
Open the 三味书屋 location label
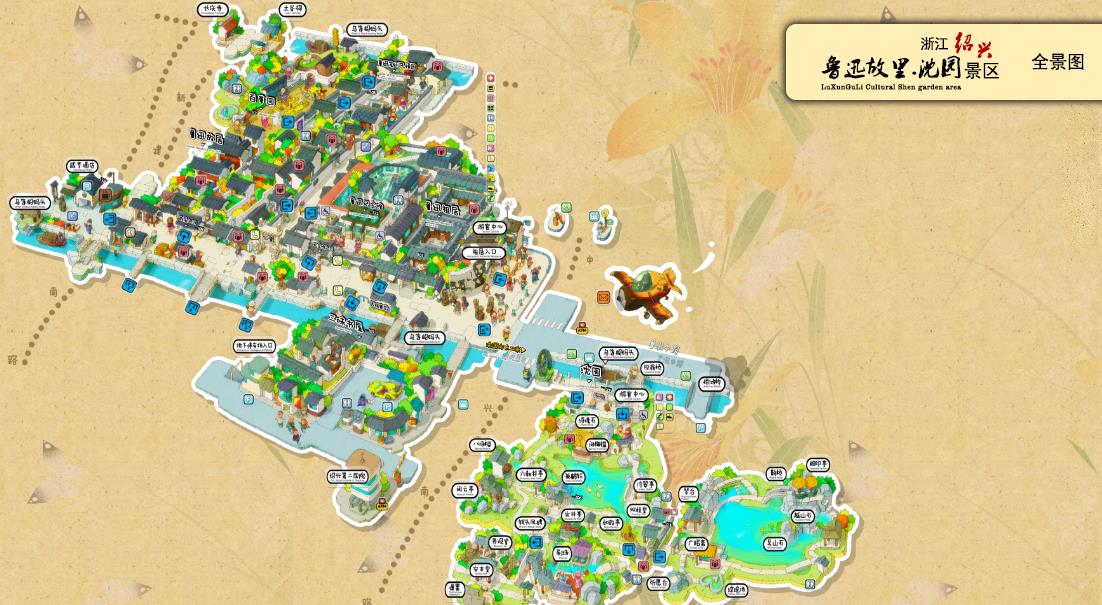(x=346, y=322)
